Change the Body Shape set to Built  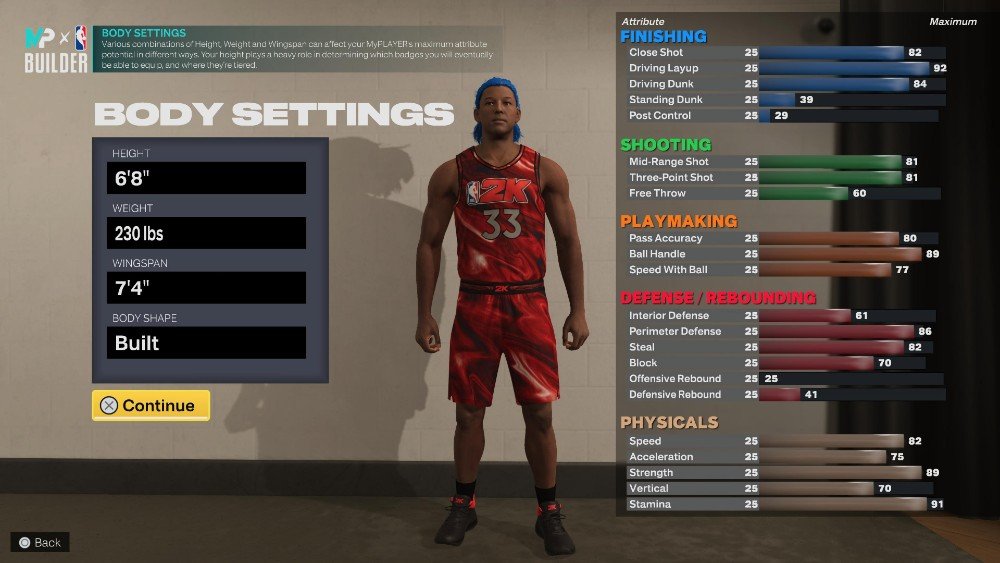[x=206, y=343]
